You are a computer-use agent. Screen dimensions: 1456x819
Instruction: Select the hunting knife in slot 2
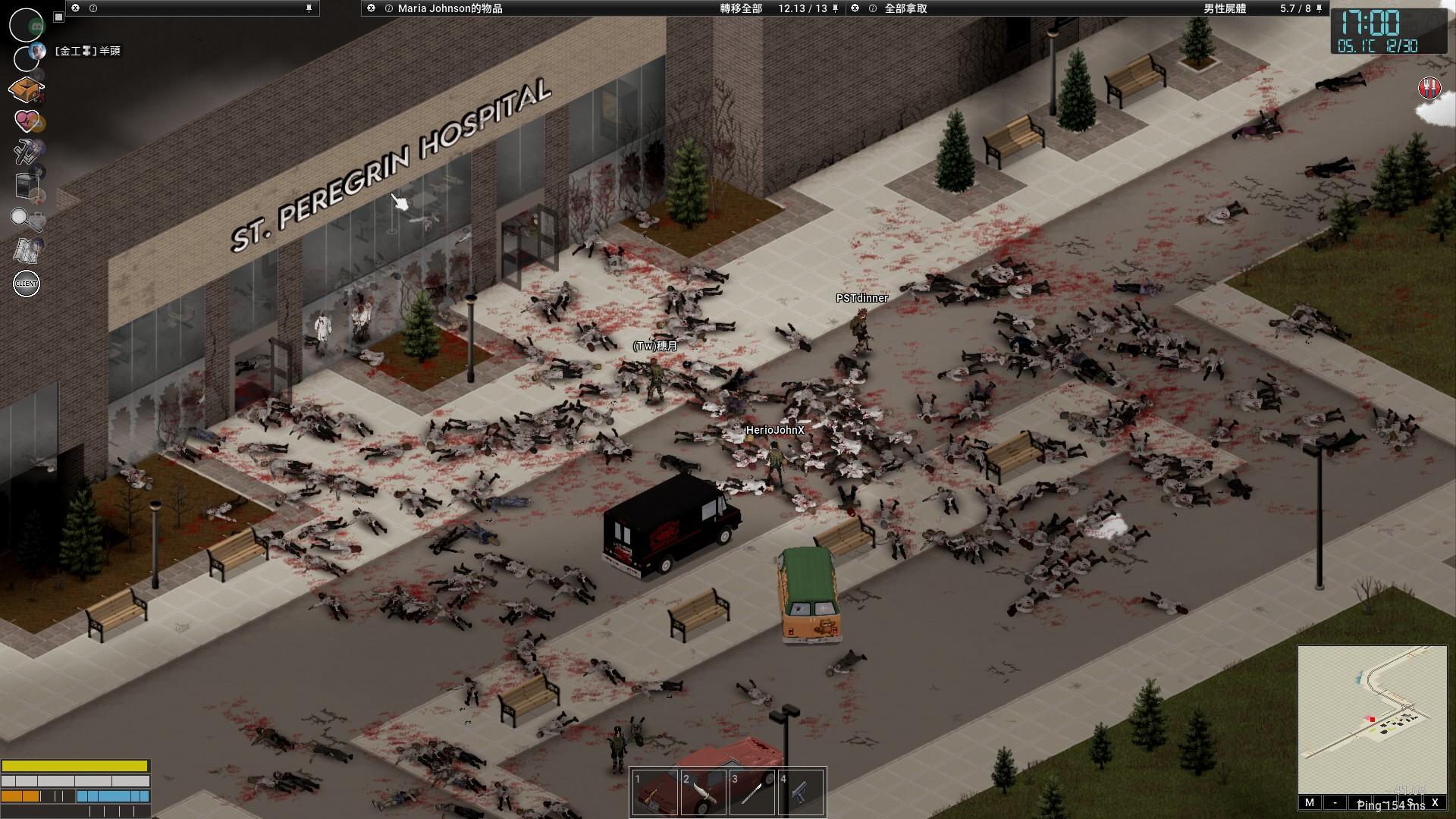[x=704, y=792]
